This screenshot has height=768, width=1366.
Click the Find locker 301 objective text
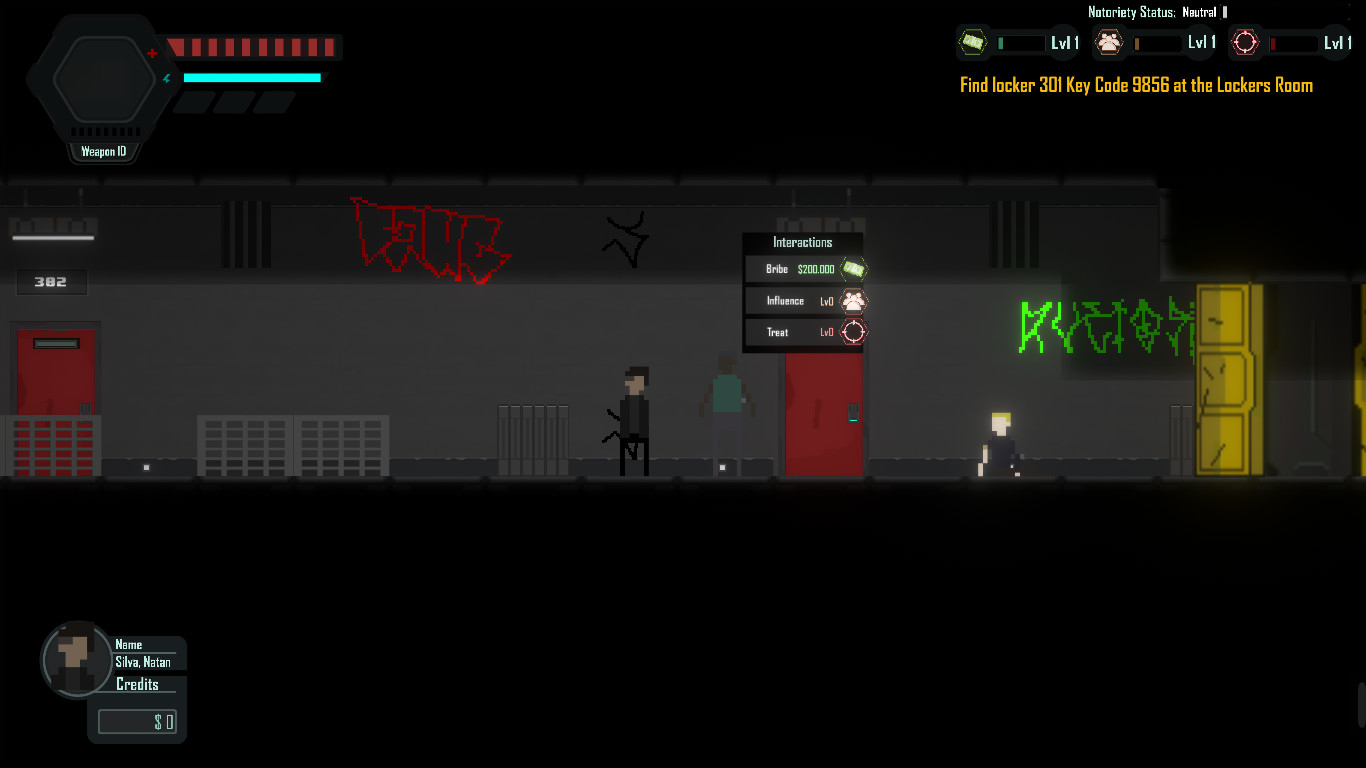pyautogui.click(x=1135, y=85)
